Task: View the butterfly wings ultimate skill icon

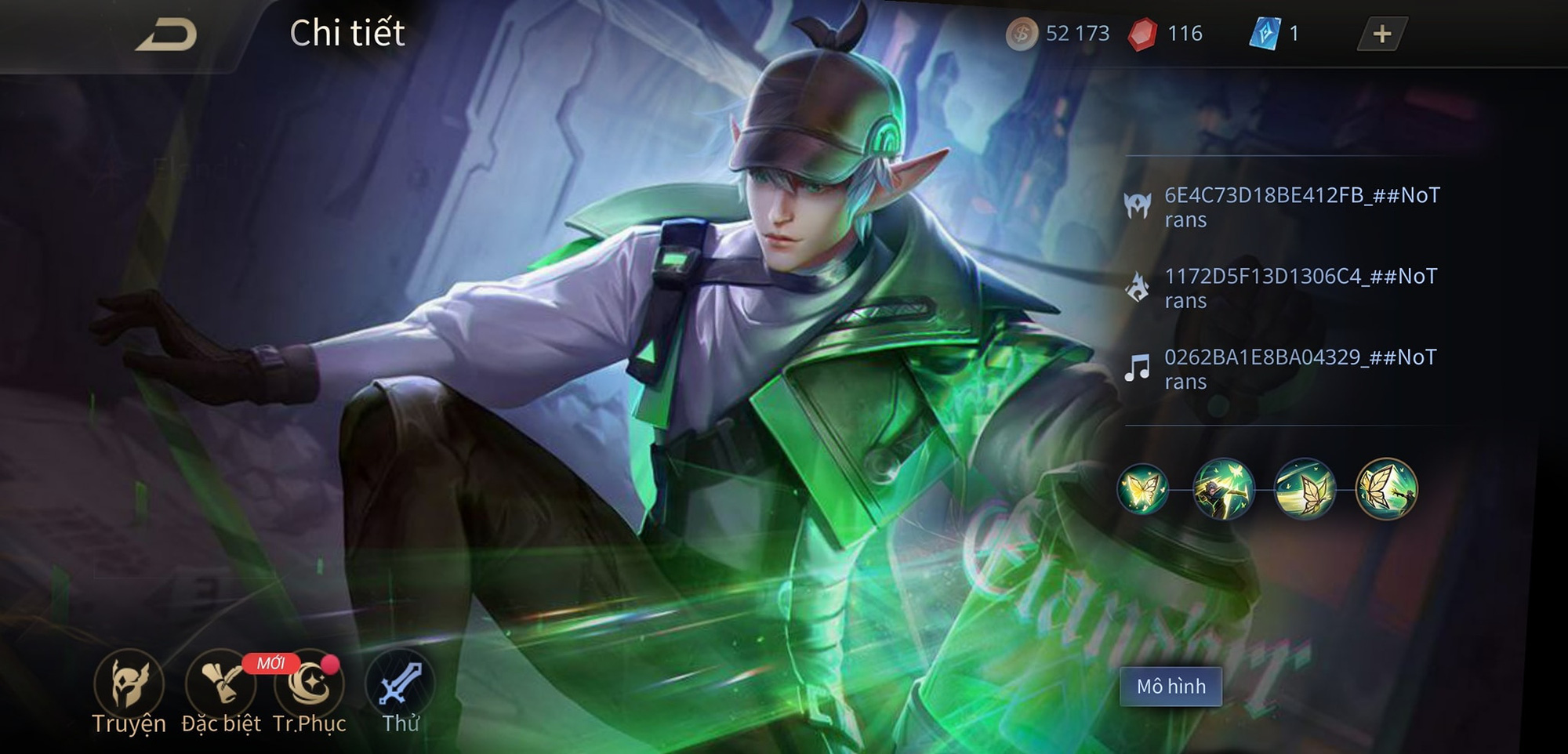Action: point(1386,490)
